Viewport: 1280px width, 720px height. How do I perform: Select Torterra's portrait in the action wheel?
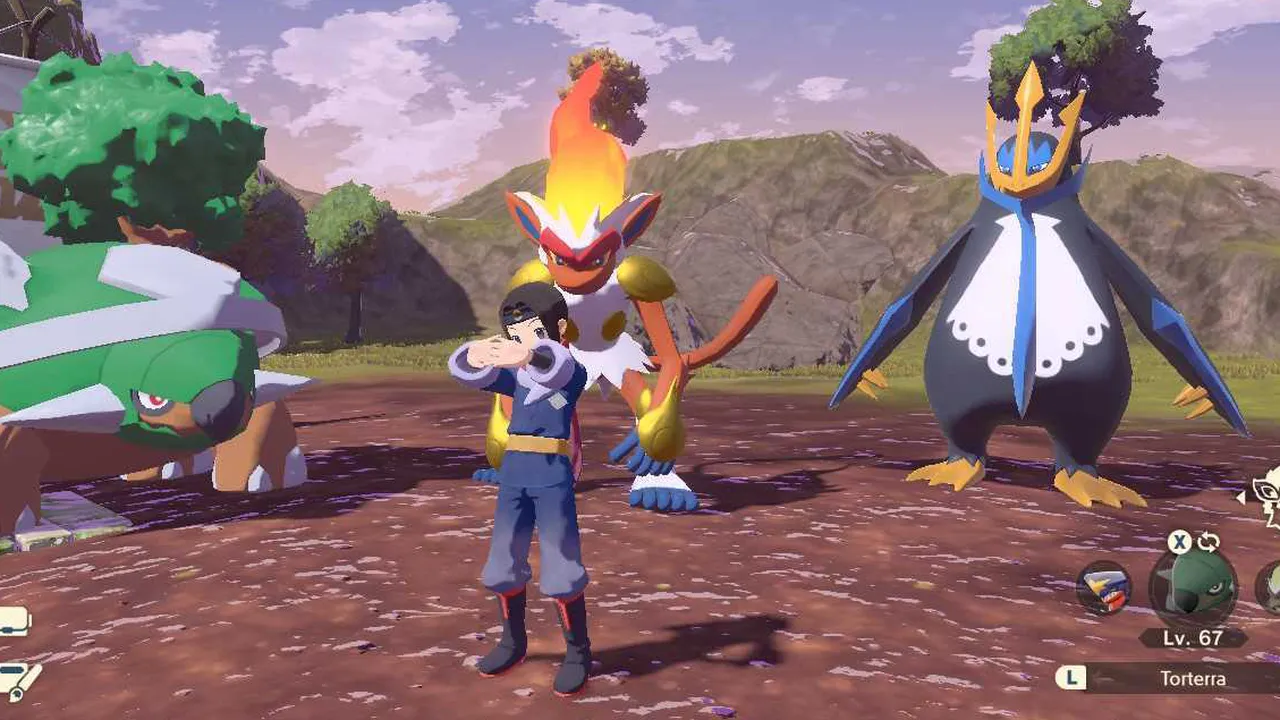pyautogui.click(x=1194, y=588)
